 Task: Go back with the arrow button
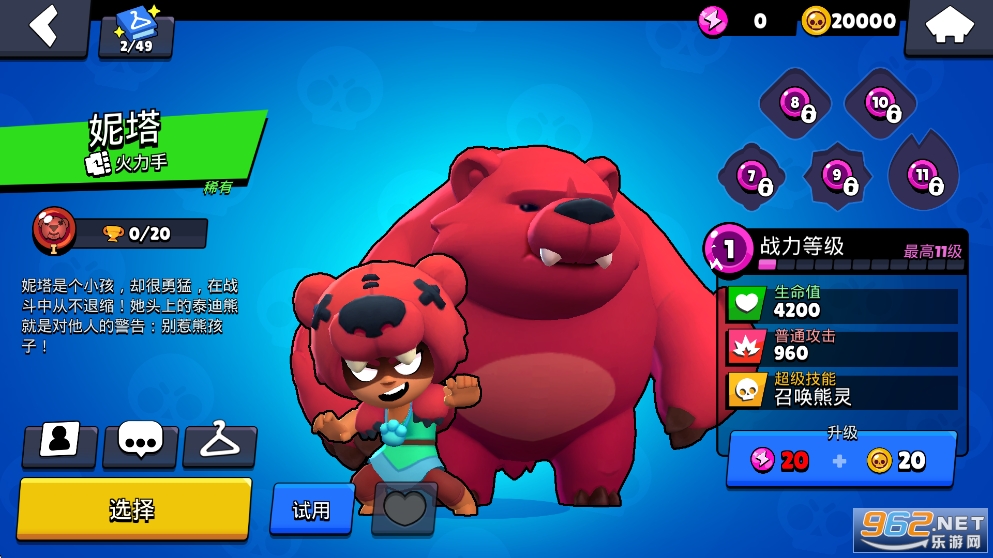(44, 26)
